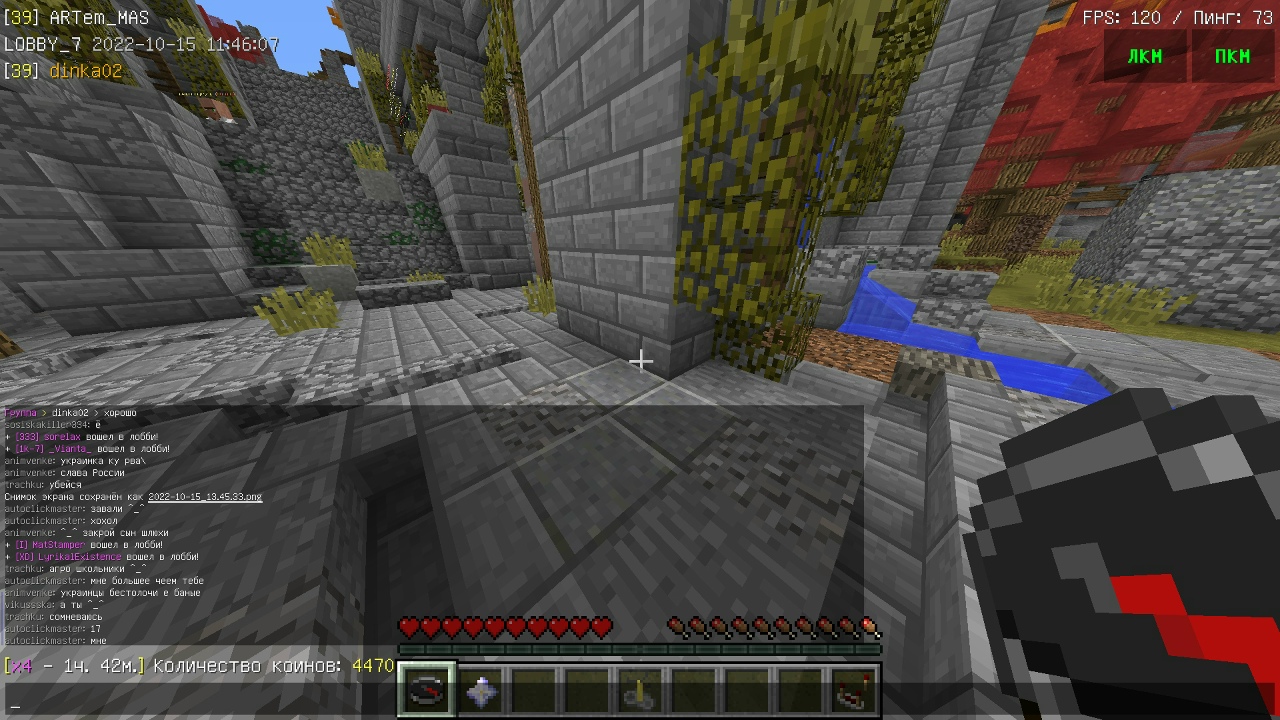Click LyrikalExistence's name in the chat log

79,557
